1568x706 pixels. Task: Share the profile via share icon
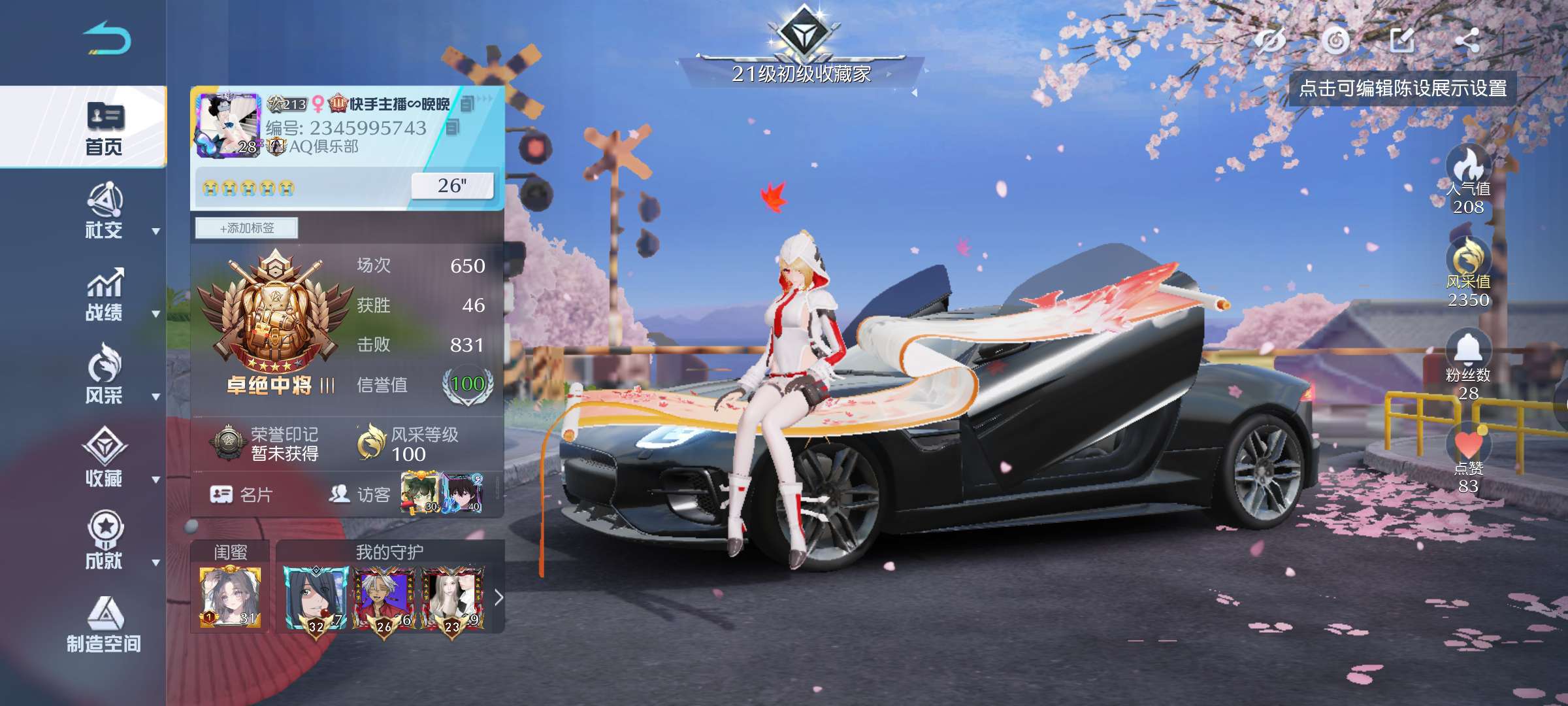[x=1467, y=41]
